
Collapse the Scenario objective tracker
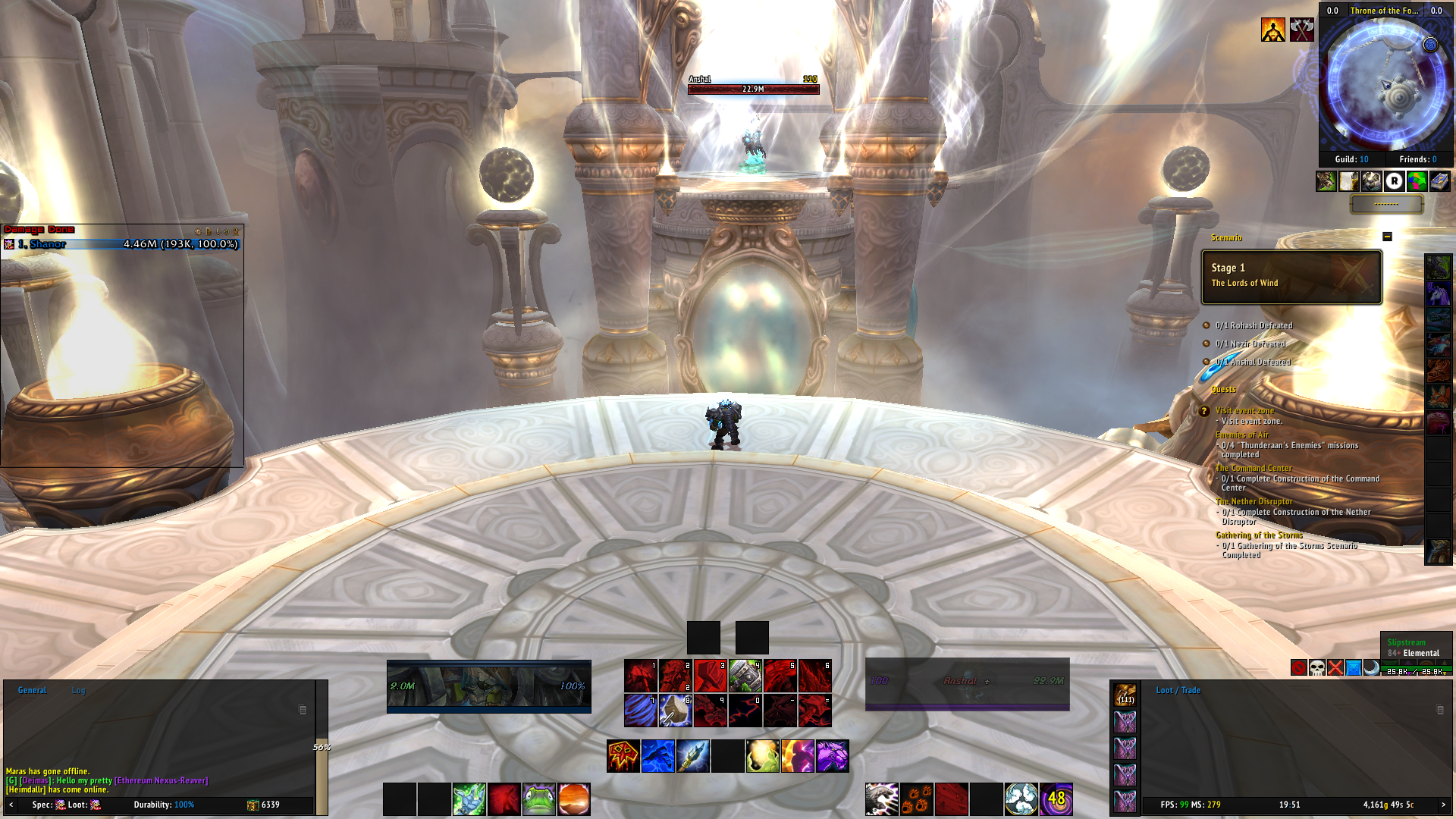(x=1387, y=237)
